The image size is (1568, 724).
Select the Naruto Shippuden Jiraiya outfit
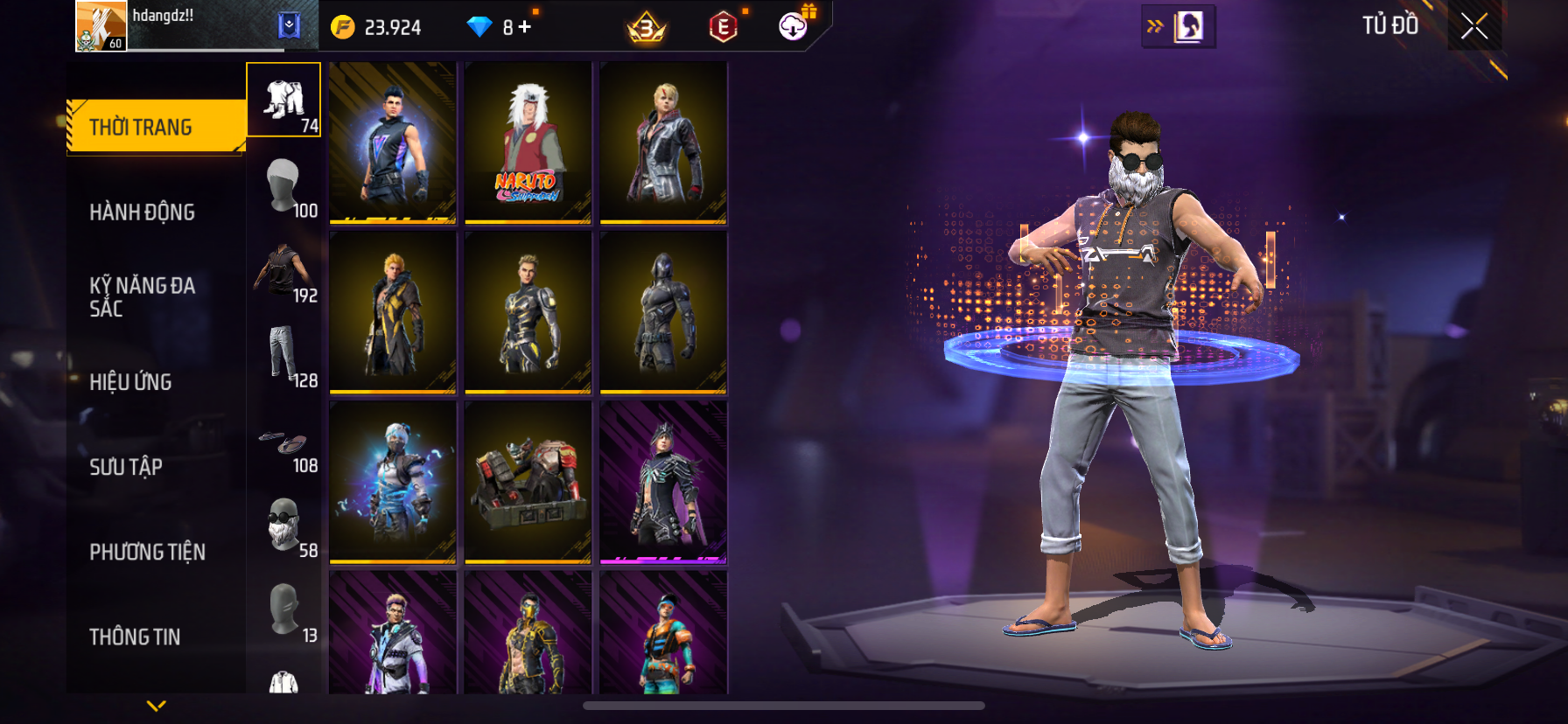point(528,142)
